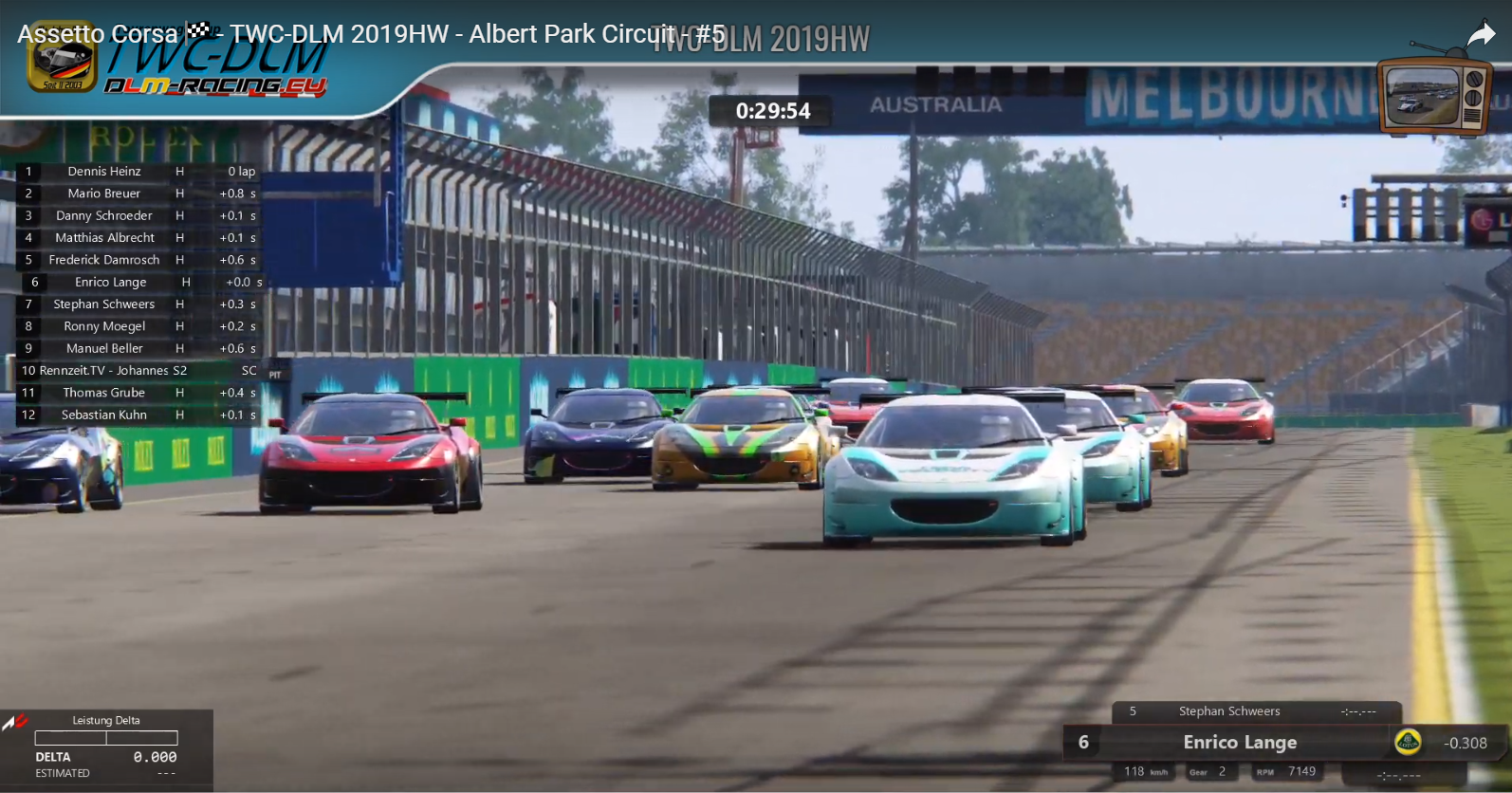Choose Mario Breuer's standings row
Screen dimensions: 1512x793
tap(104, 194)
